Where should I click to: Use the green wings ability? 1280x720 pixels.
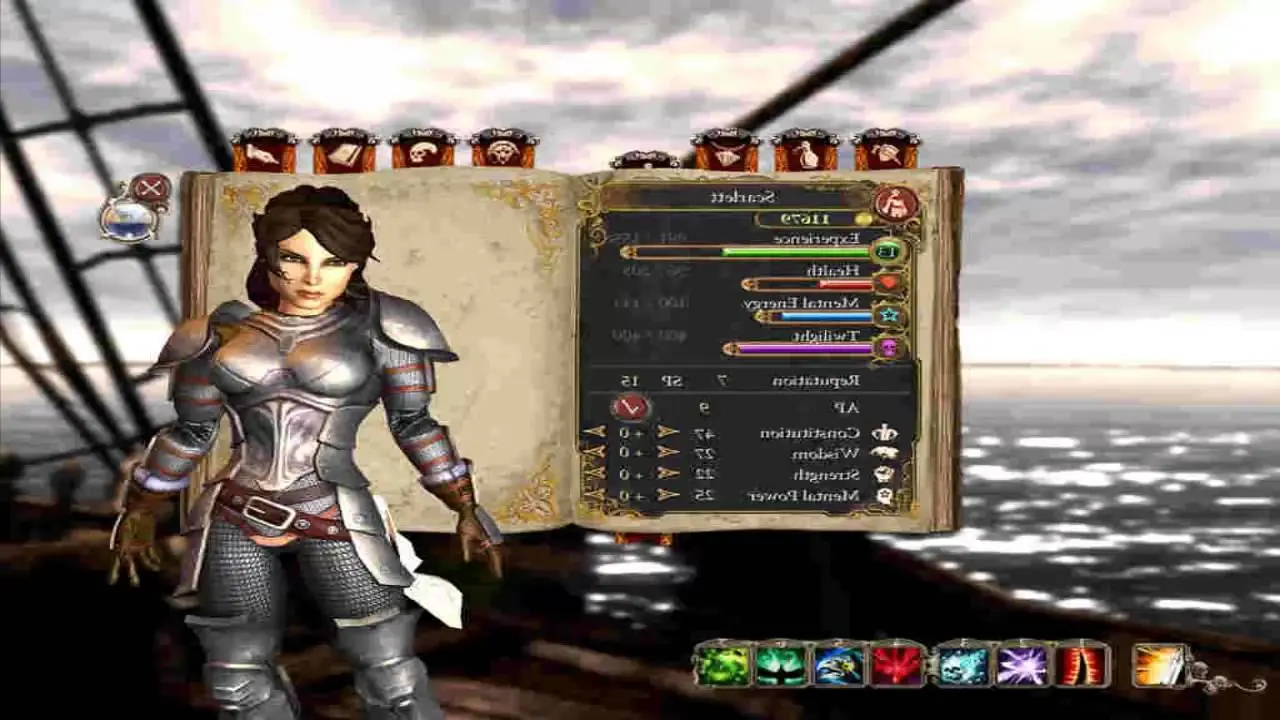(x=781, y=665)
